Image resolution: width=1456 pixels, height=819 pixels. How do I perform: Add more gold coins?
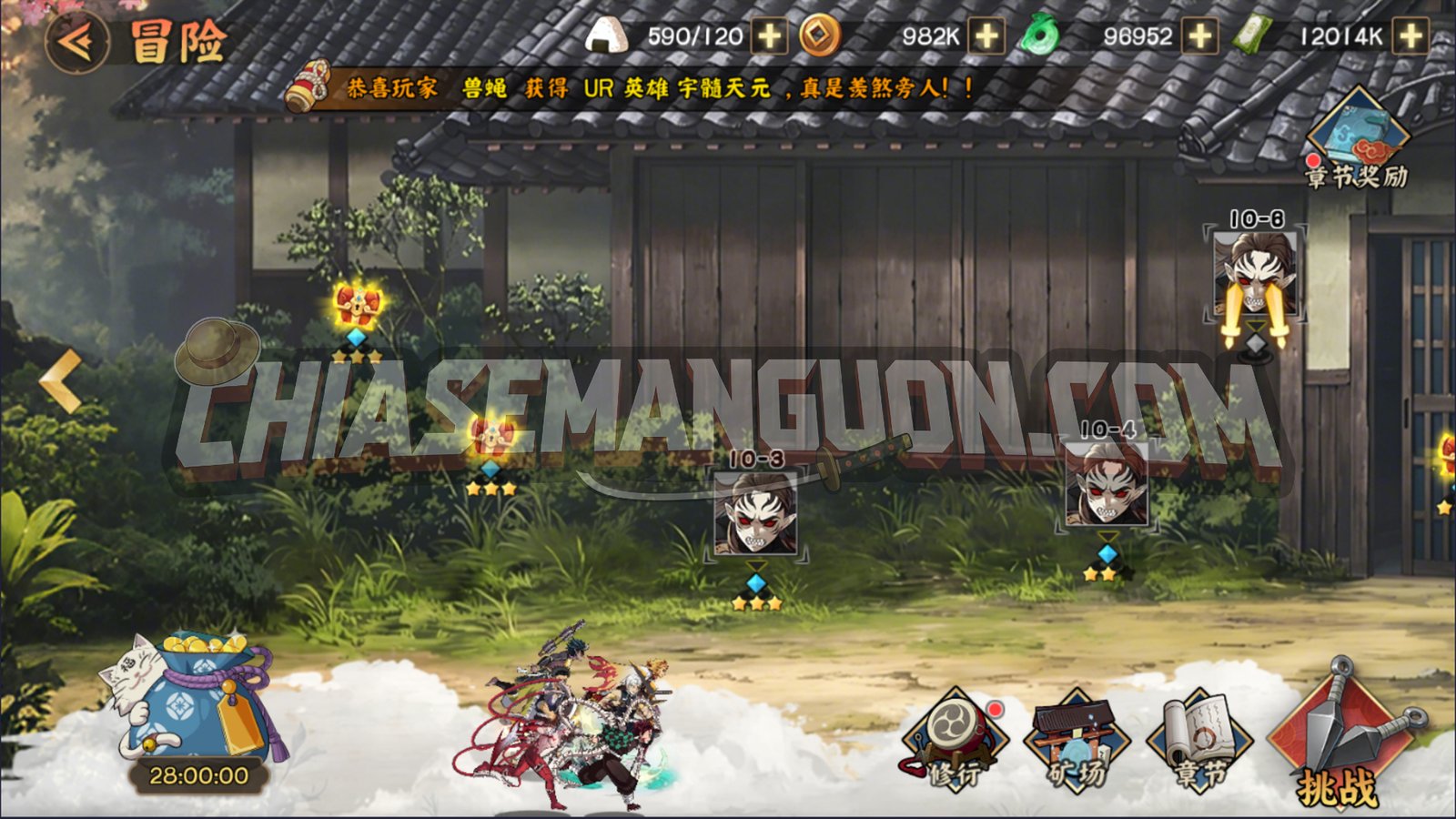[x=986, y=37]
